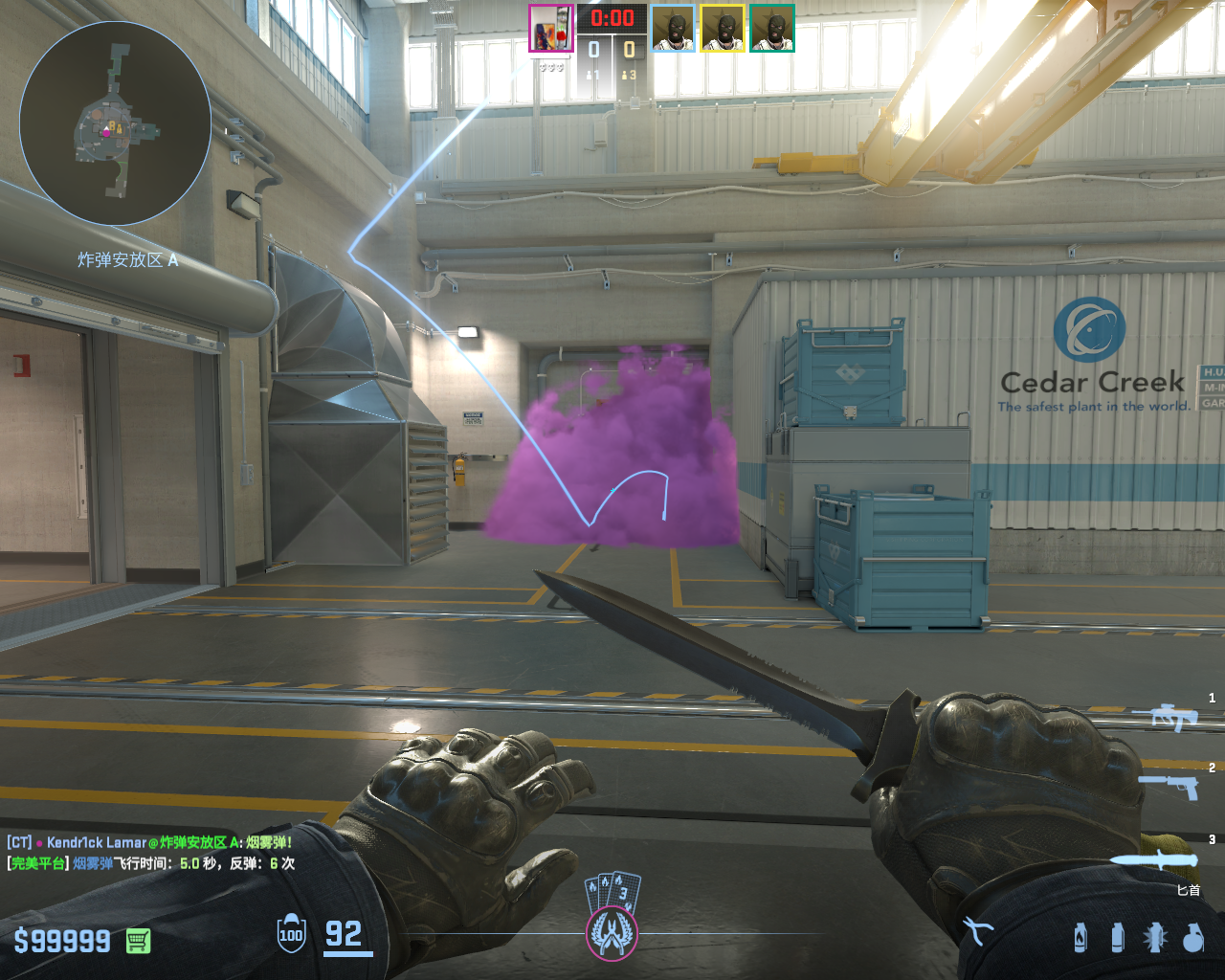Screen dimensions: 1225x980
Task: Click the defuse kit pliers icon
Action: click(977, 931)
